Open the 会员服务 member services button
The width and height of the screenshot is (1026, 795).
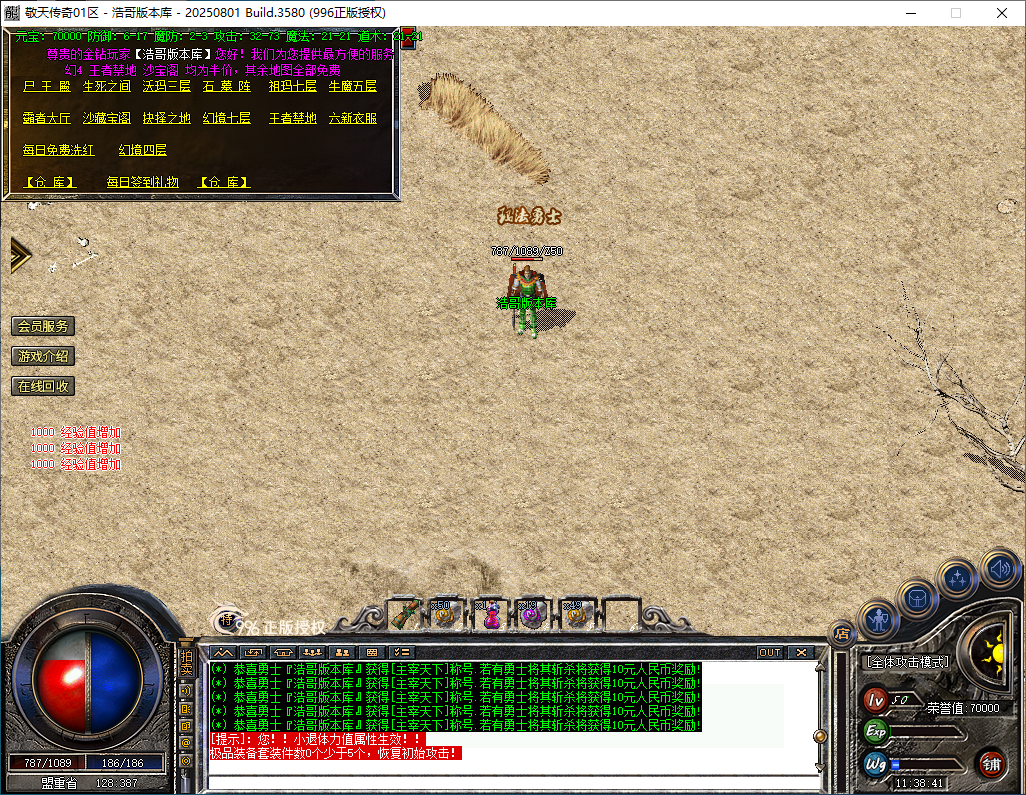click(43, 326)
